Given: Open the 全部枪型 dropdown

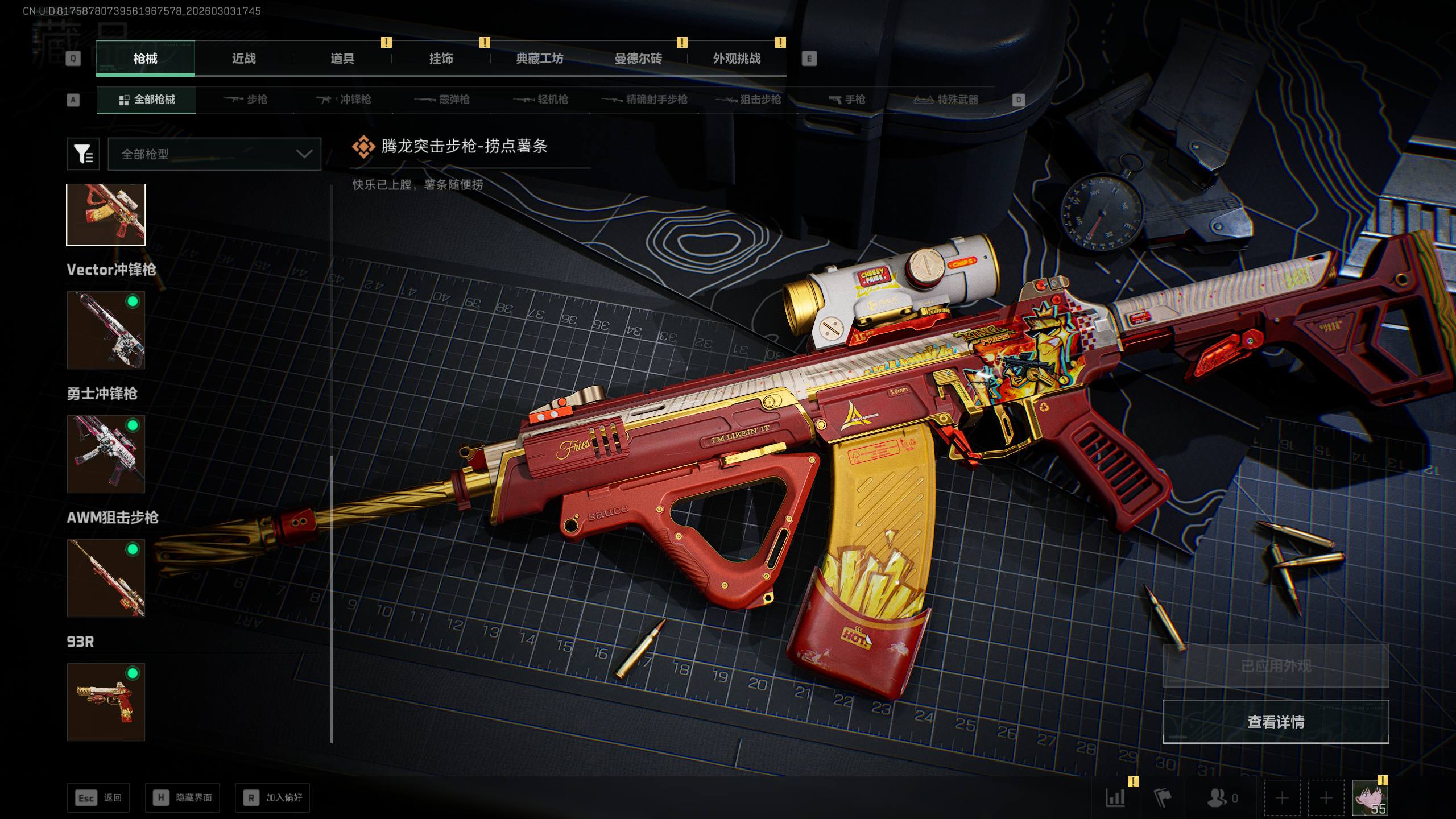Looking at the screenshot, I should [x=214, y=154].
